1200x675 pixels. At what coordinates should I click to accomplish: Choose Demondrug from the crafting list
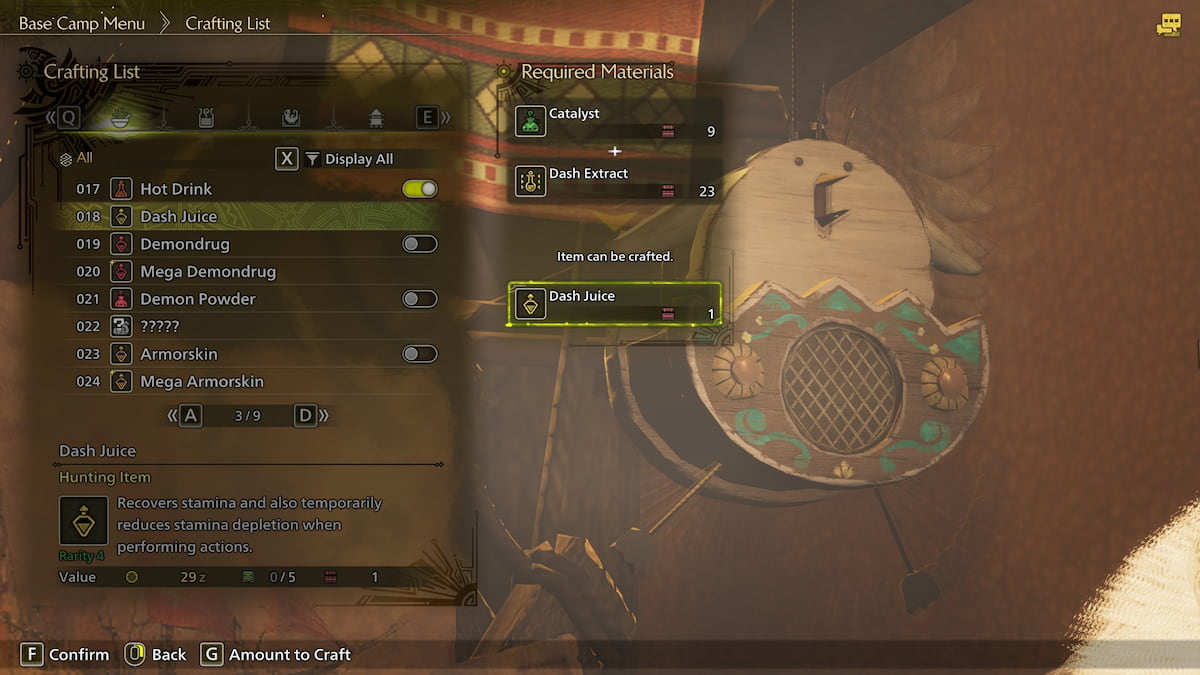[x=184, y=244]
